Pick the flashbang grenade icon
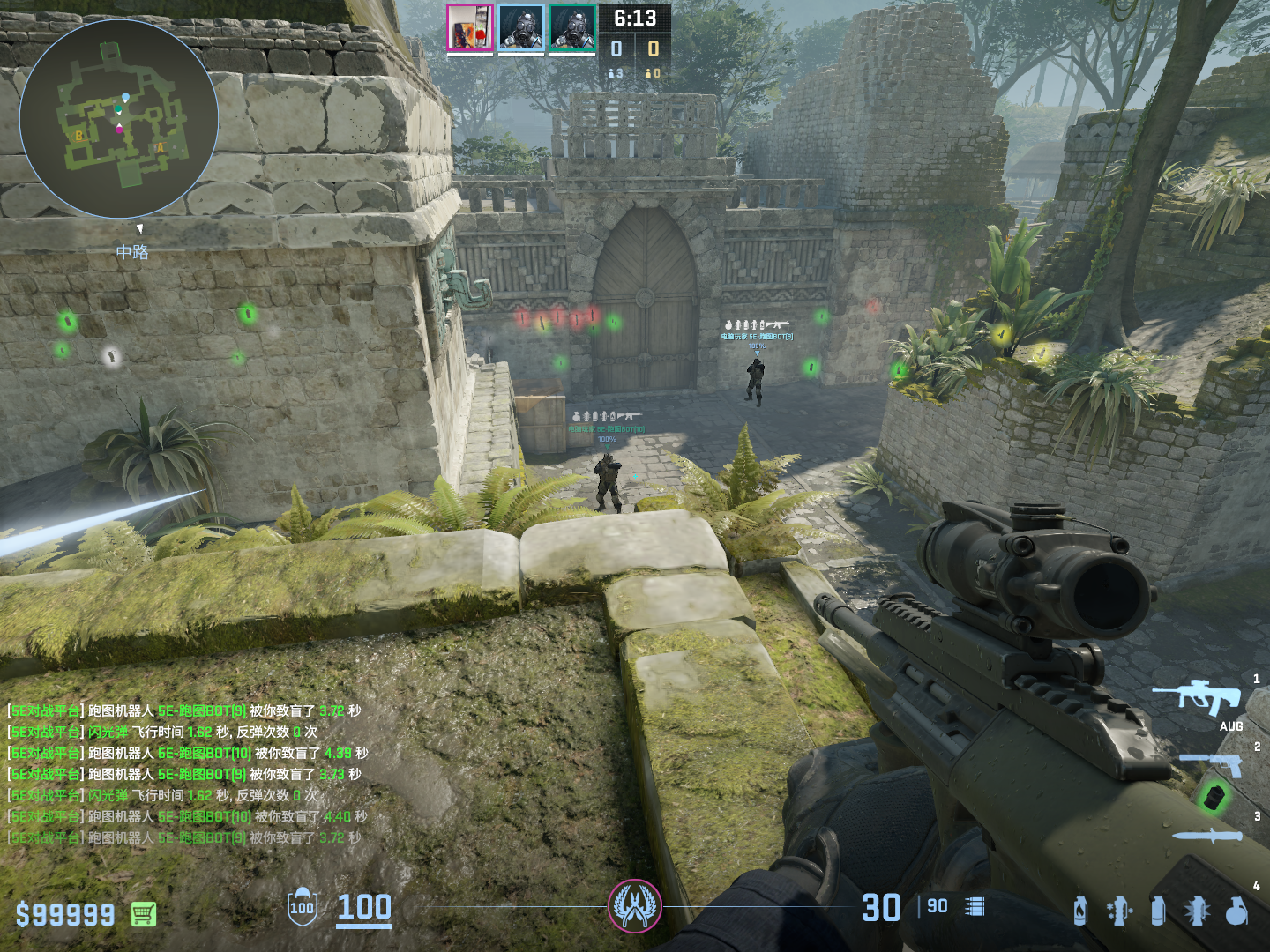The height and width of the screenshot is (952, 1270). (x=1197, y=911)
